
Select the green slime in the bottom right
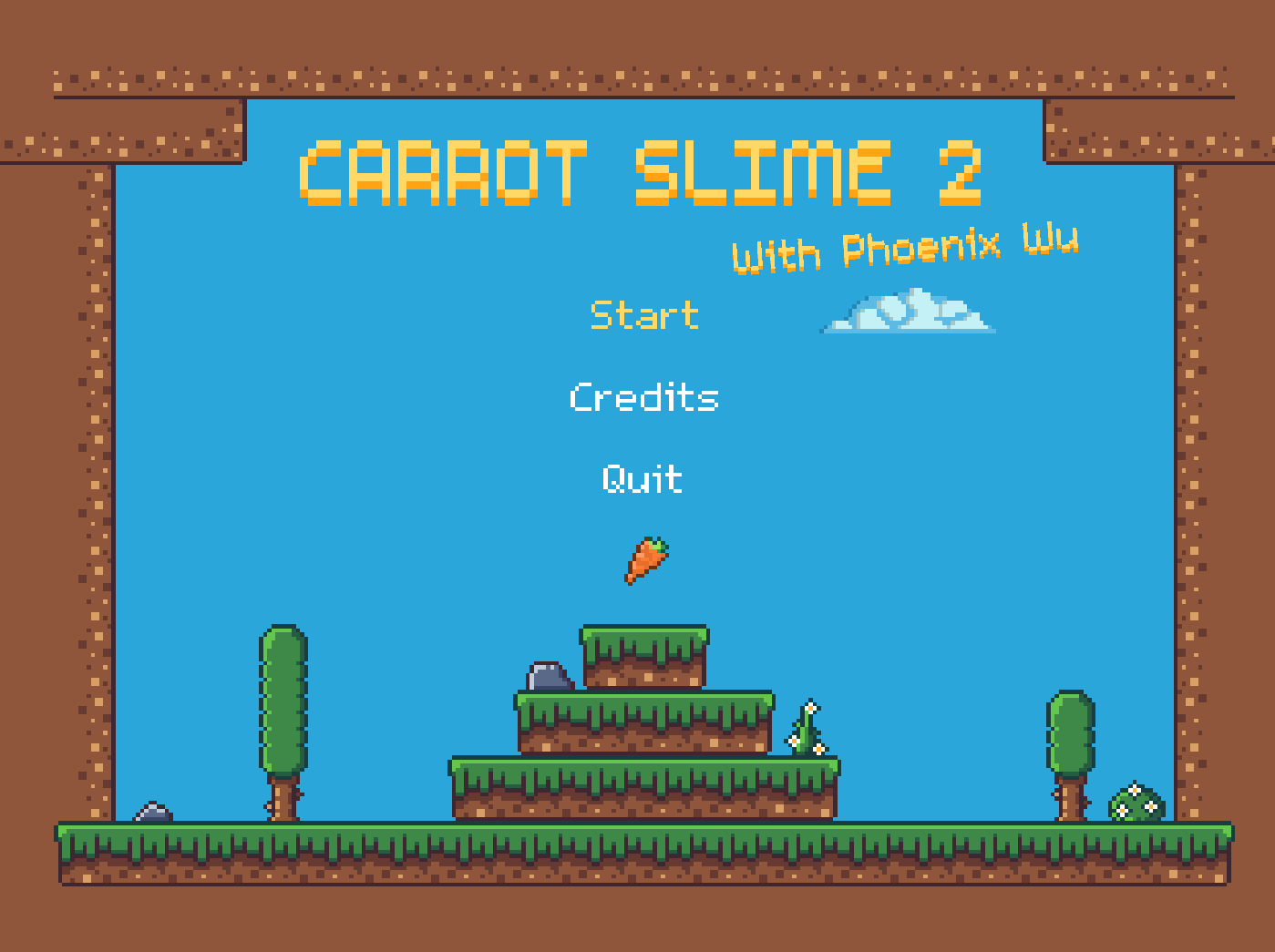coord(1136,805)
